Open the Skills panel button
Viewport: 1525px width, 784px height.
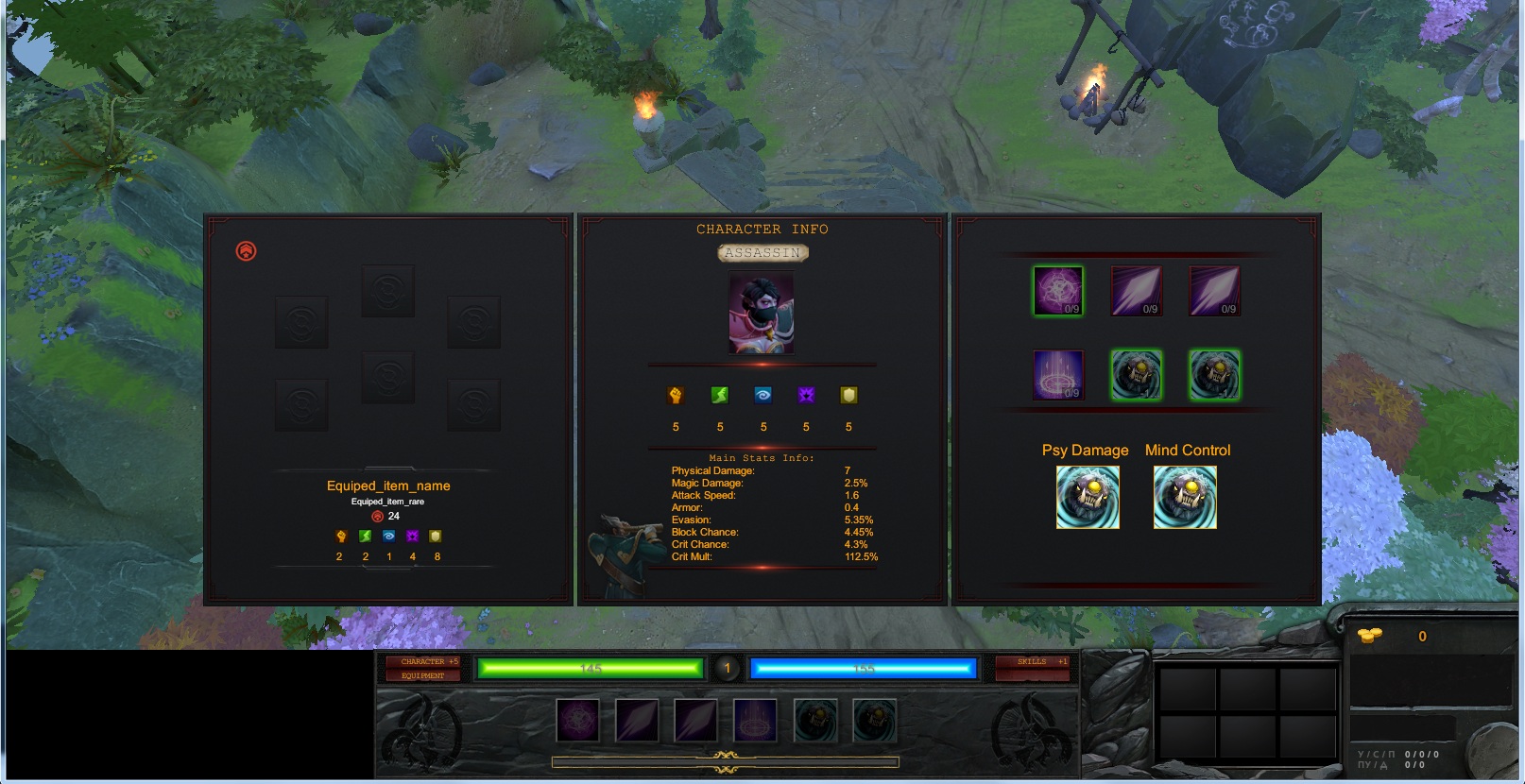point(1034,661)
